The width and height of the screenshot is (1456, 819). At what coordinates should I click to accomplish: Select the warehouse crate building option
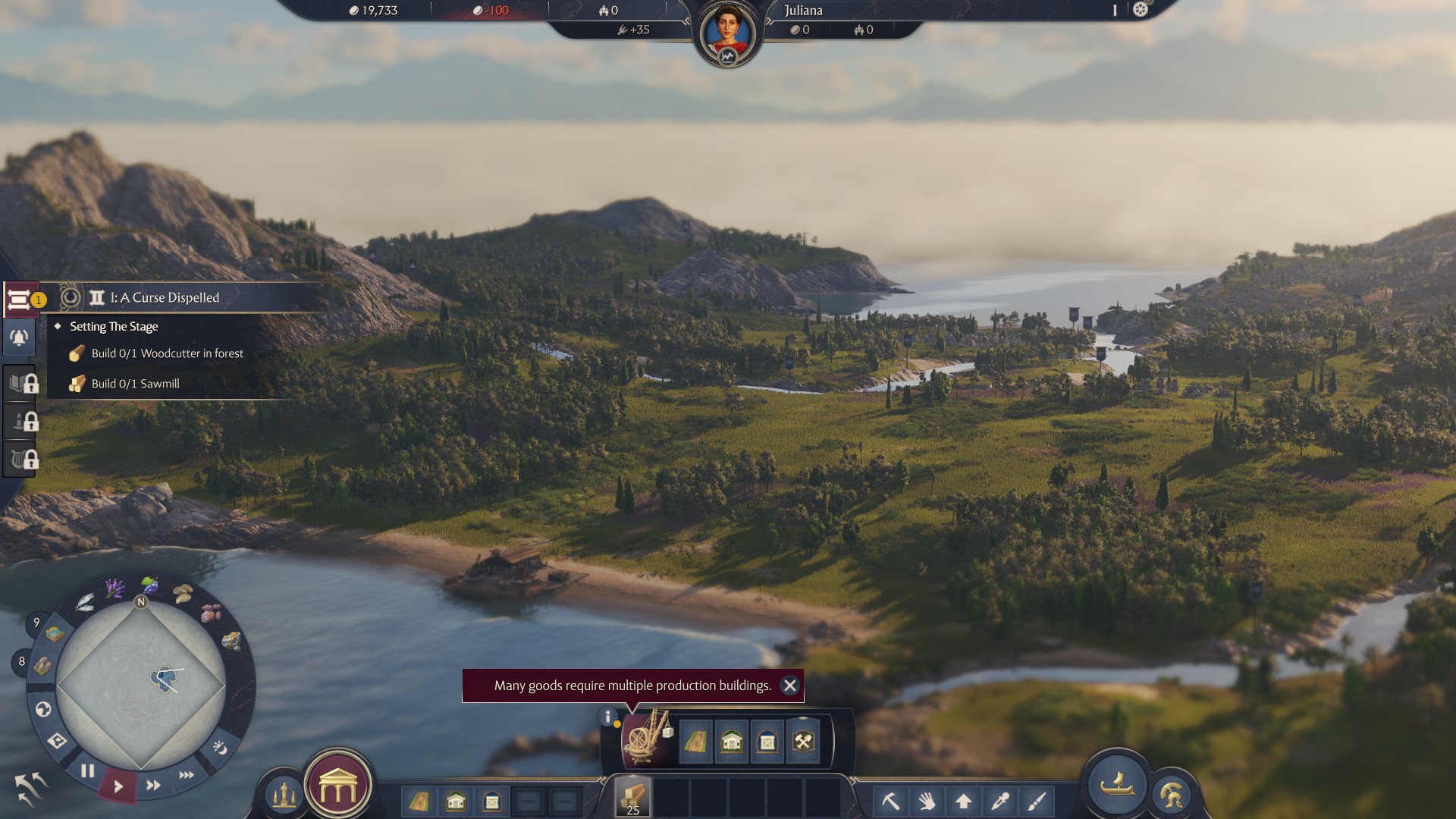[767, 741]
